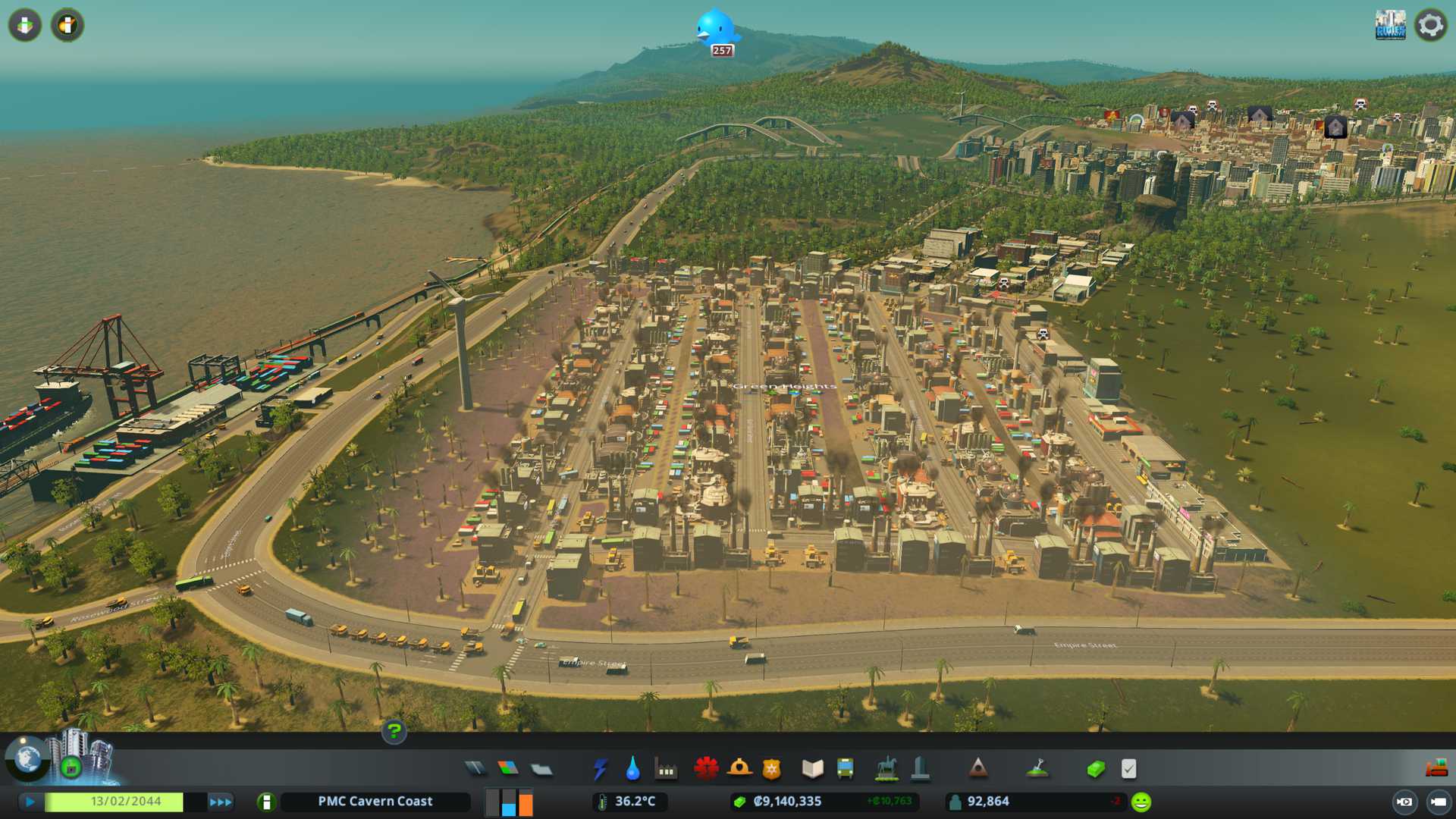The width and height of the screenshot is (1456, 819).
Task: Open the Public Transport bus menu
Action: pos(845,769)
